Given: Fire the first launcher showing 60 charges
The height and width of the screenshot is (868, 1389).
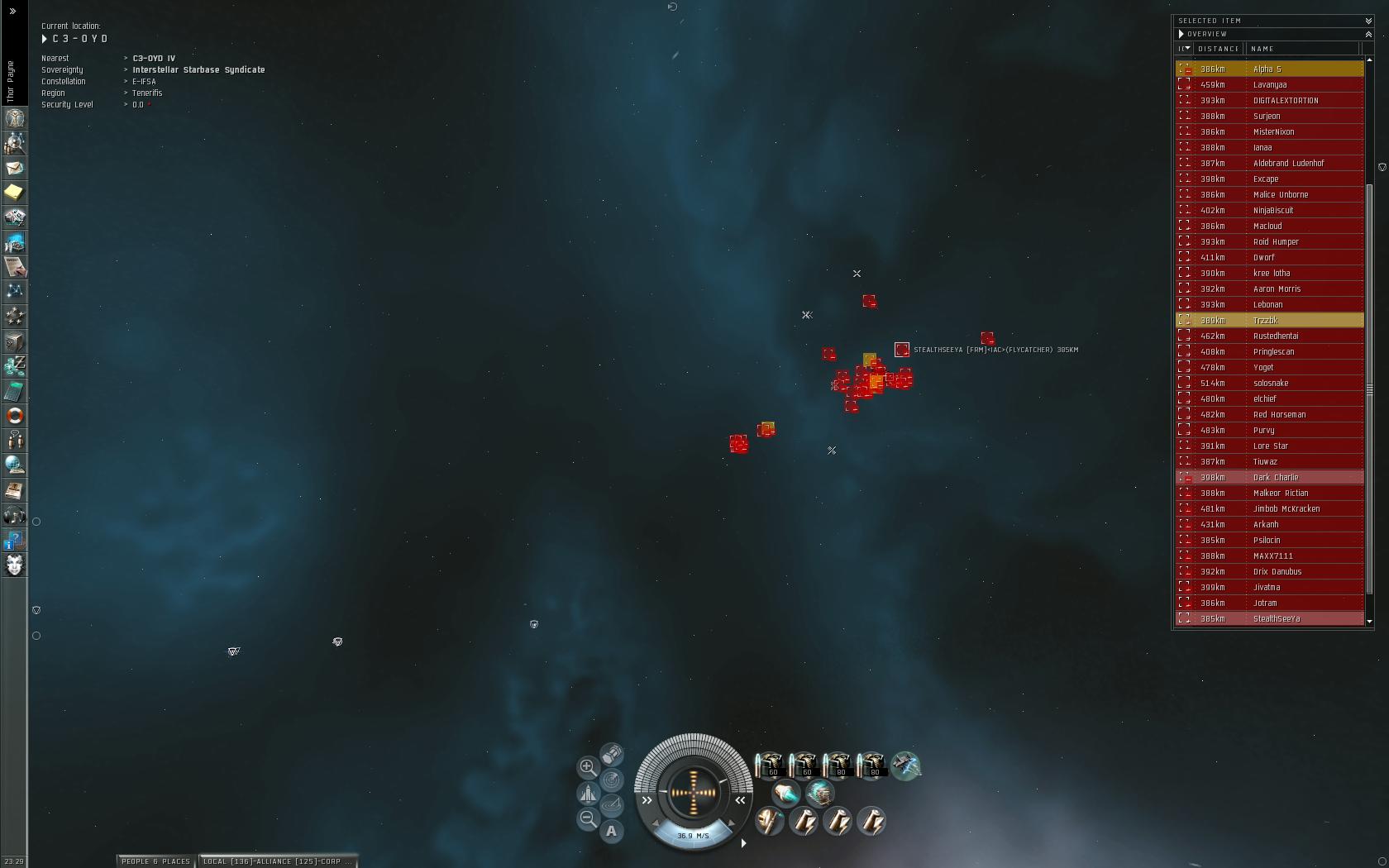Looking at the screenshot, I should [770, 765].
